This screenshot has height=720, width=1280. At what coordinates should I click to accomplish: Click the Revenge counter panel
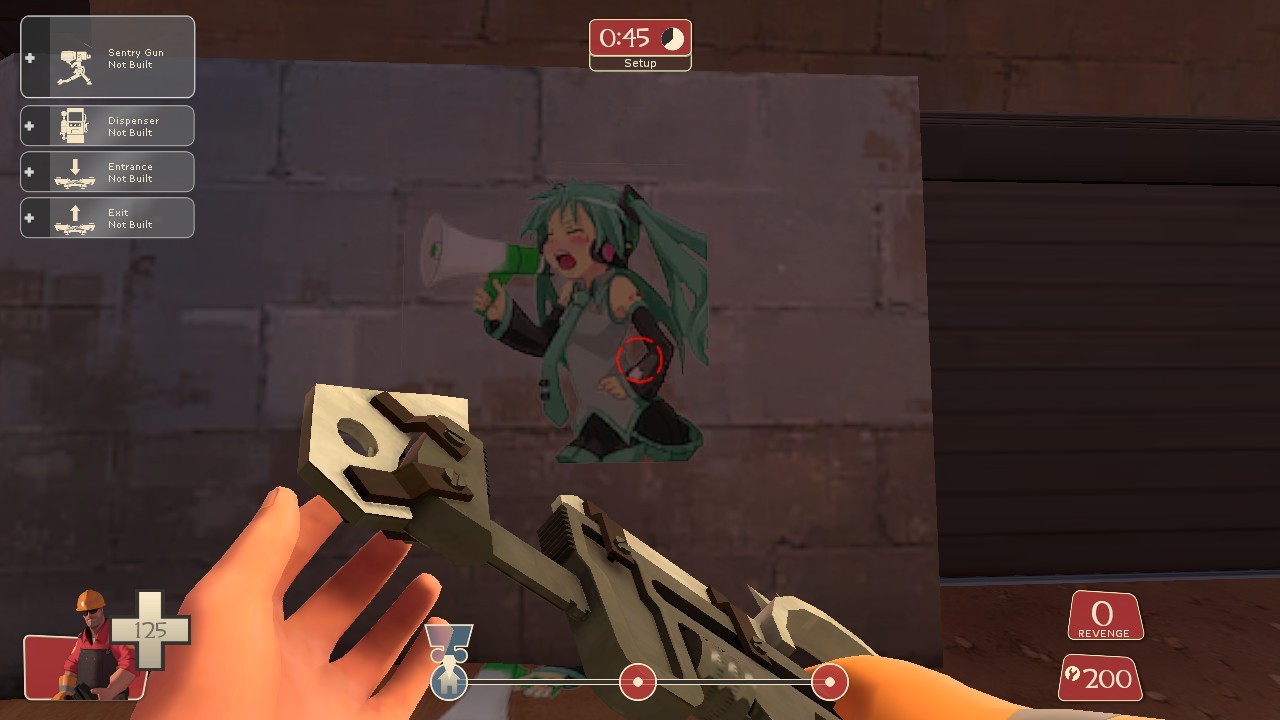click(1104, 615)
